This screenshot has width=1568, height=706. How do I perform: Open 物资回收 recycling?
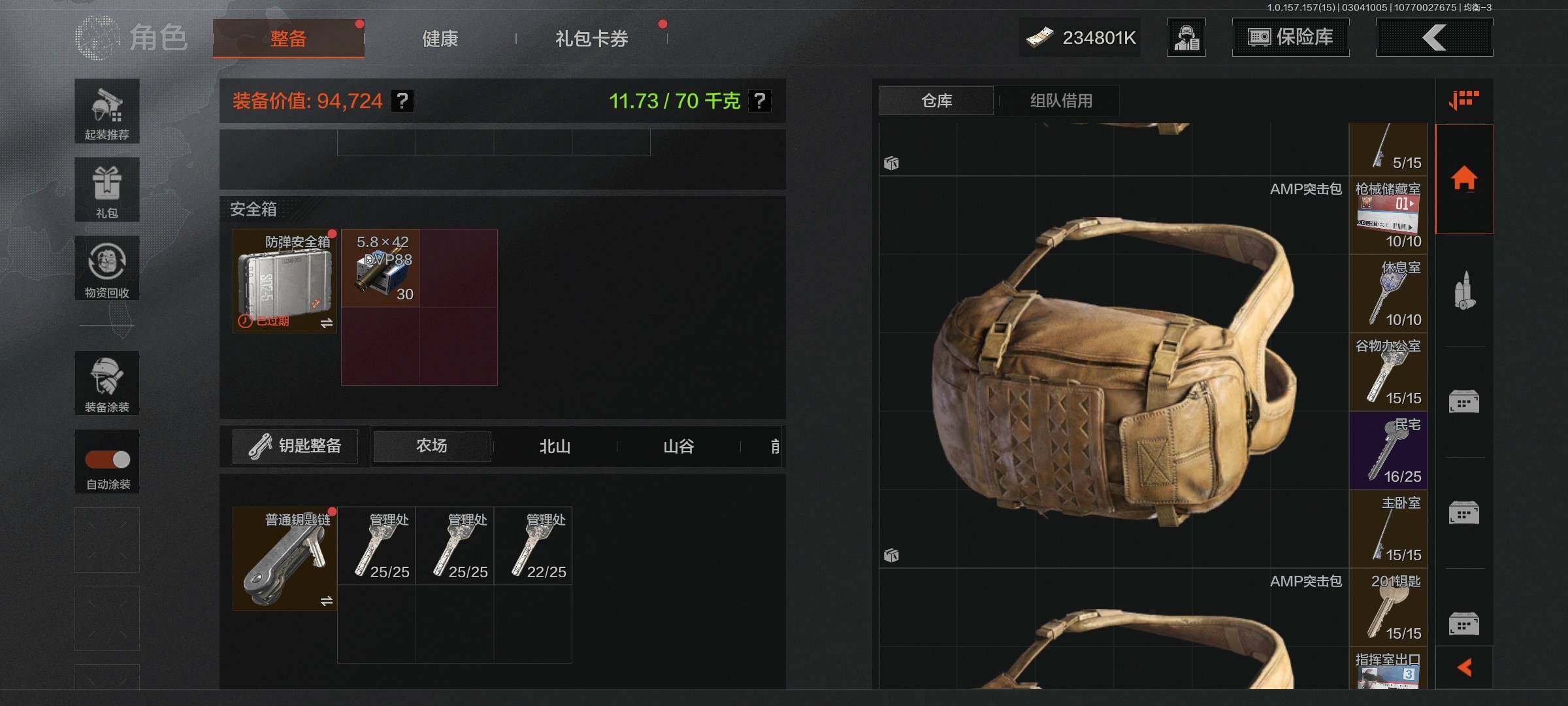click(107, 269)
